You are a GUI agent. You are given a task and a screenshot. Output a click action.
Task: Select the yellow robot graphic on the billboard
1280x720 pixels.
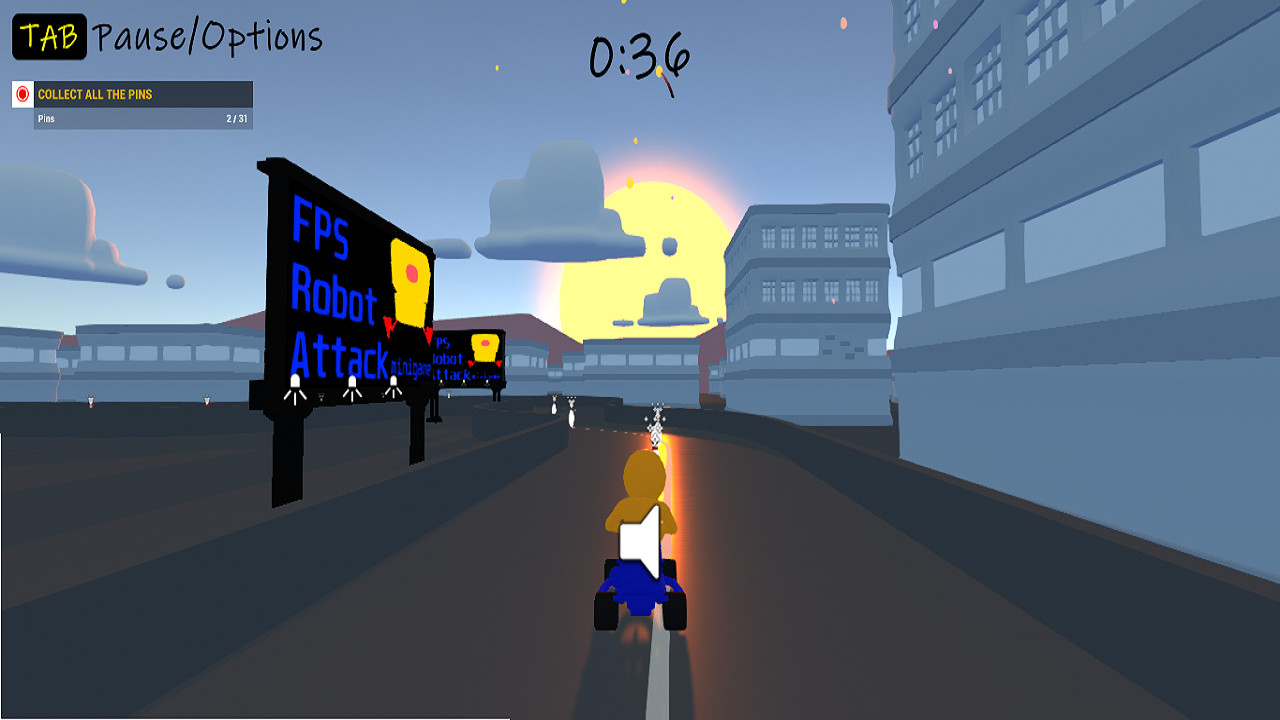(412, 280)
